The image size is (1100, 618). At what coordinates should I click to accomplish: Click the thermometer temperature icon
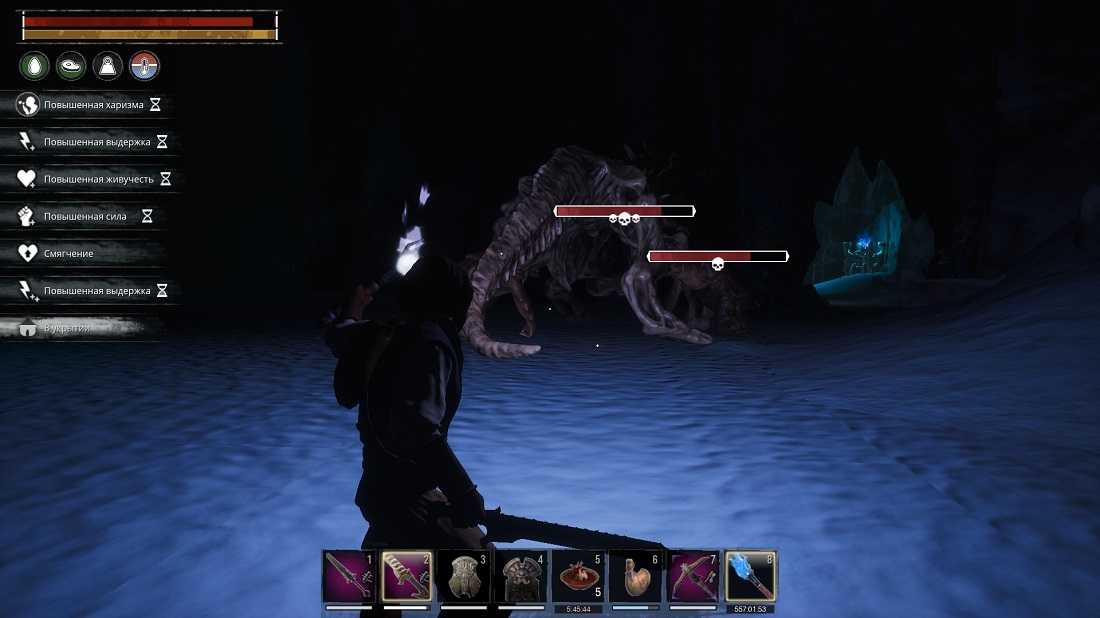coord(145,67)
